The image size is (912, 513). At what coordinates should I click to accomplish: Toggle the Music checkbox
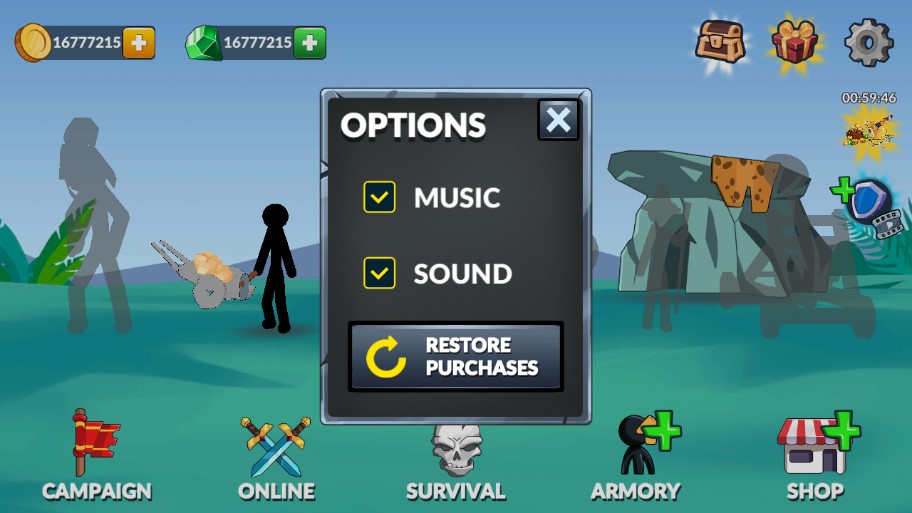[380, 197]
